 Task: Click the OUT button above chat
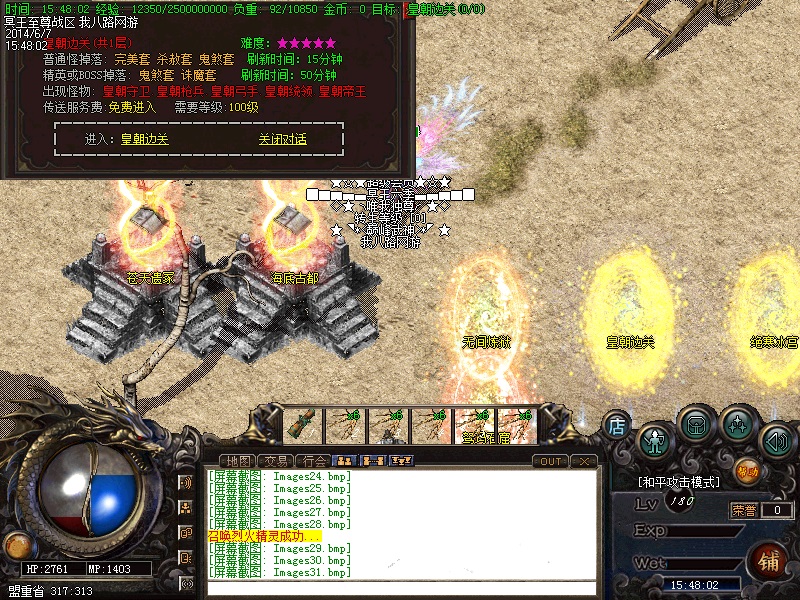coord(550,461)
